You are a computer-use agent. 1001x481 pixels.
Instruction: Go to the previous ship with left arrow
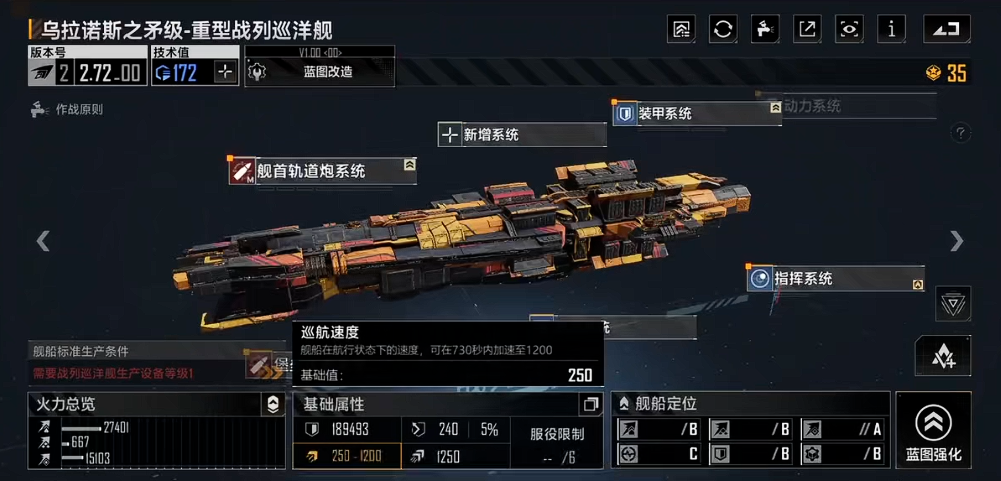pos(43,241)
